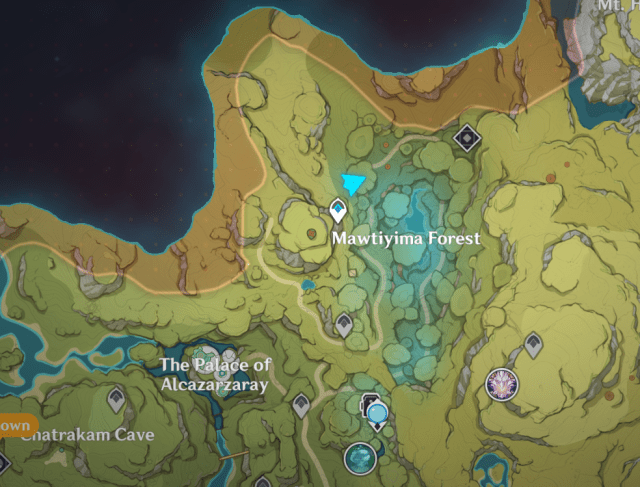This screenshot has width=640, height=487.
Task: Select the Mawtiyima Forest teleport waypoint pin
Action: (338, 209)
